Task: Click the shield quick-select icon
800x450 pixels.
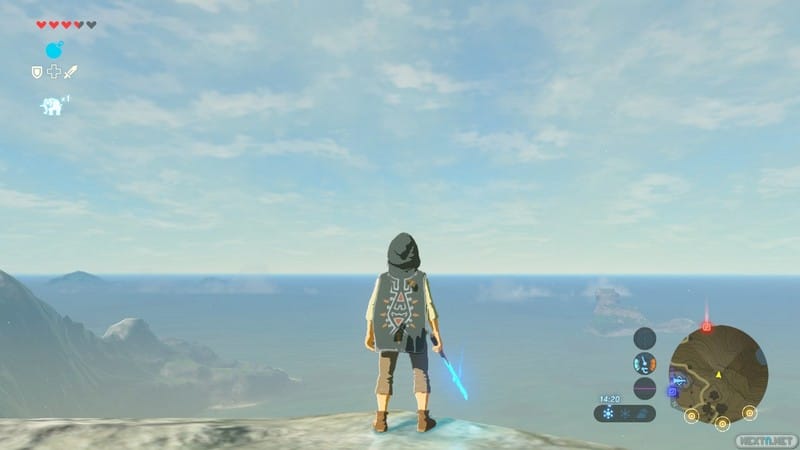Action: pos(37,72)
